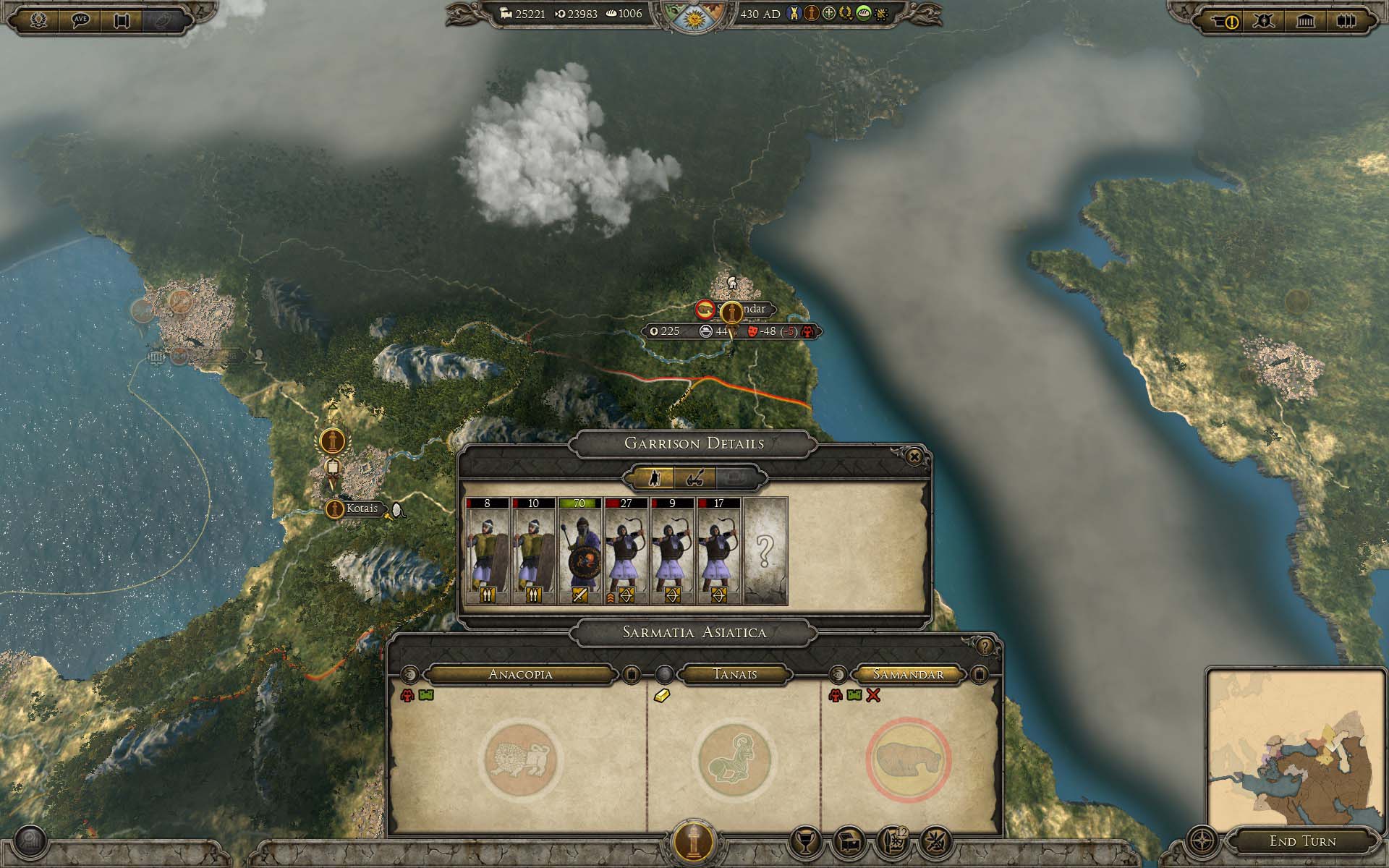Switch to the siege catapult garrison tab
Screen dimensions: 1389x868
click(695, 477)
